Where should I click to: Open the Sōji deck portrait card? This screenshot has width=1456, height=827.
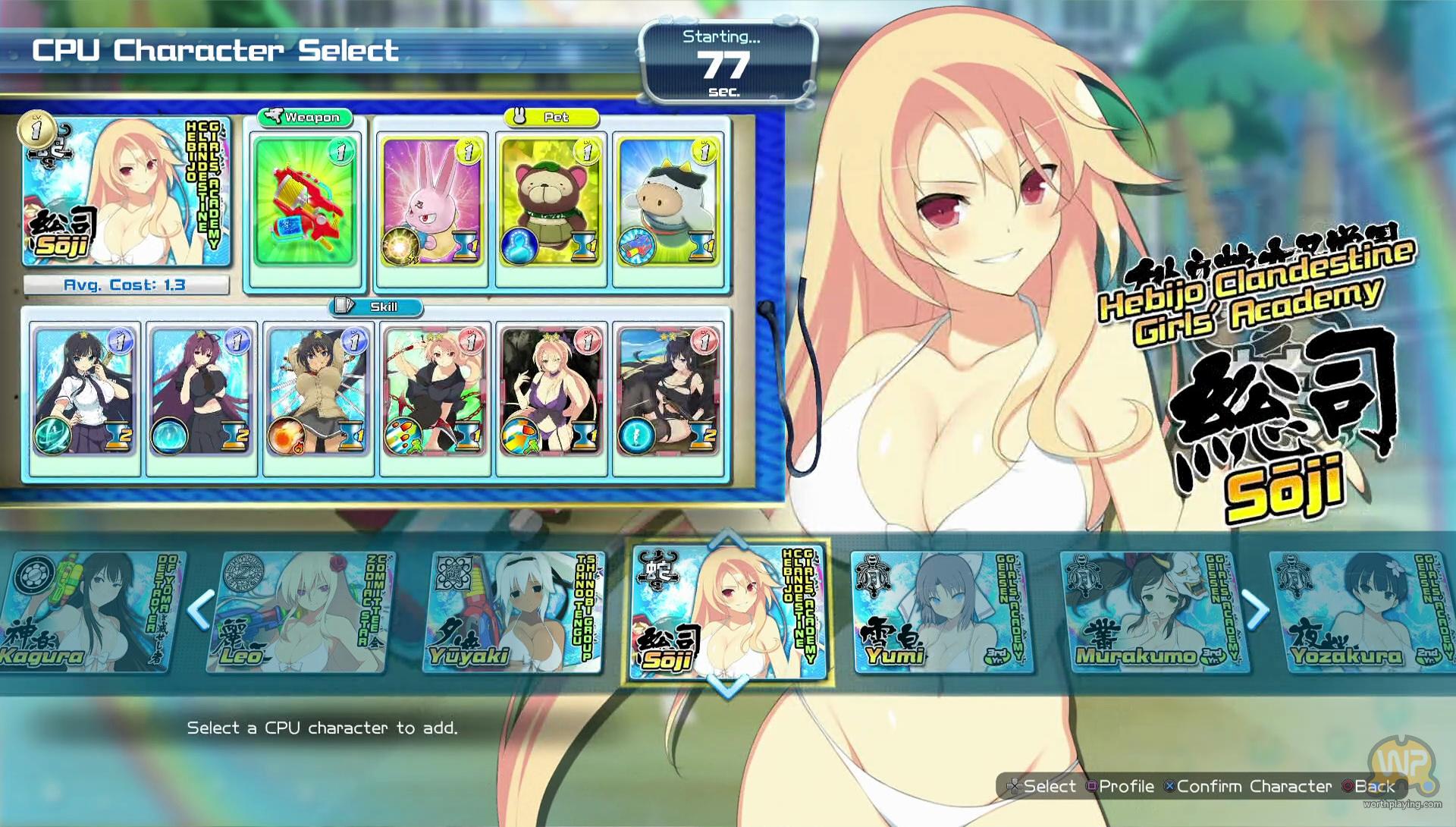(x=125, y=191)
